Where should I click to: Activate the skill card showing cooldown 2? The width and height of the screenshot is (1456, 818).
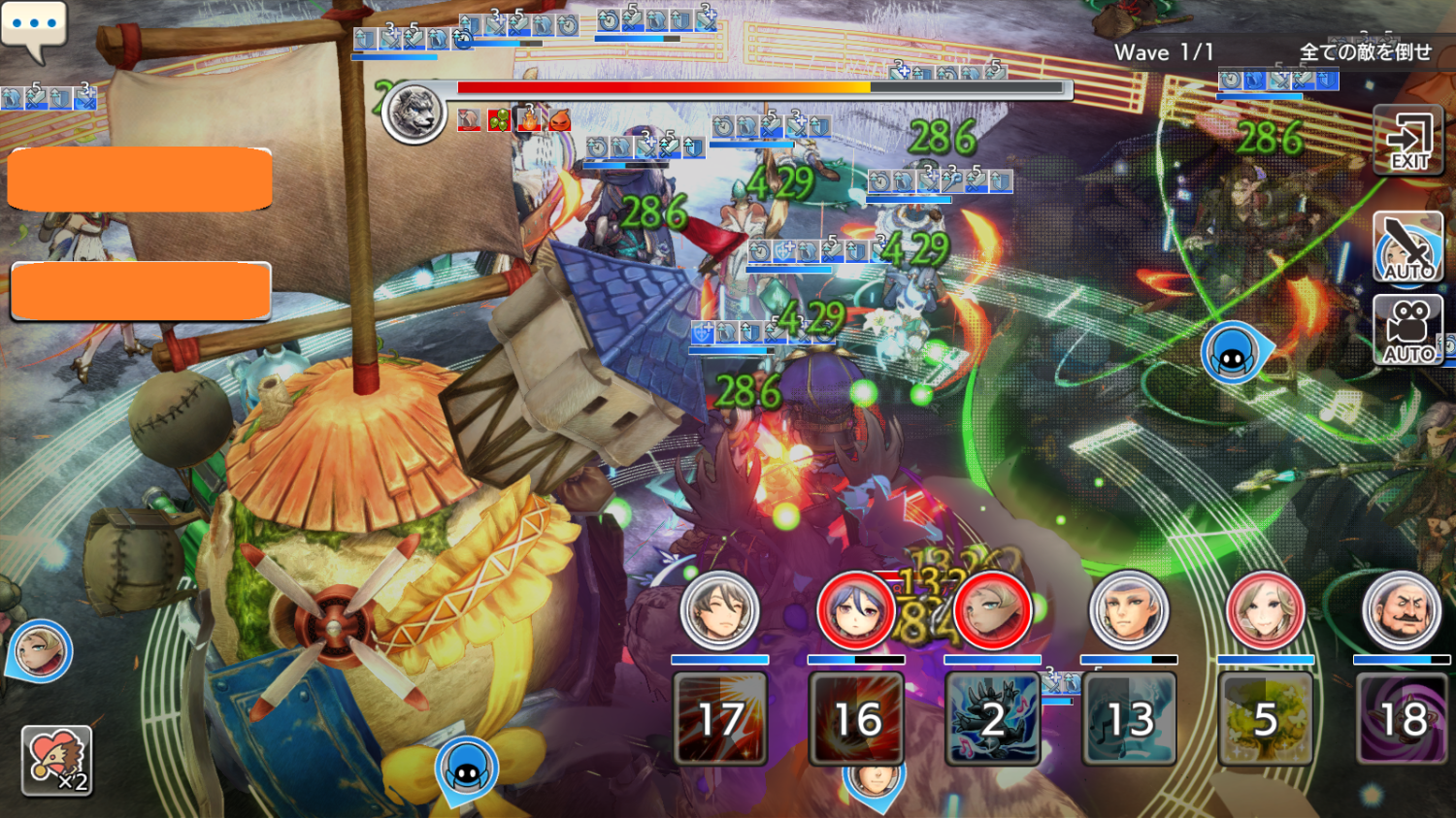pyautogui.click(x=992, y=718)
